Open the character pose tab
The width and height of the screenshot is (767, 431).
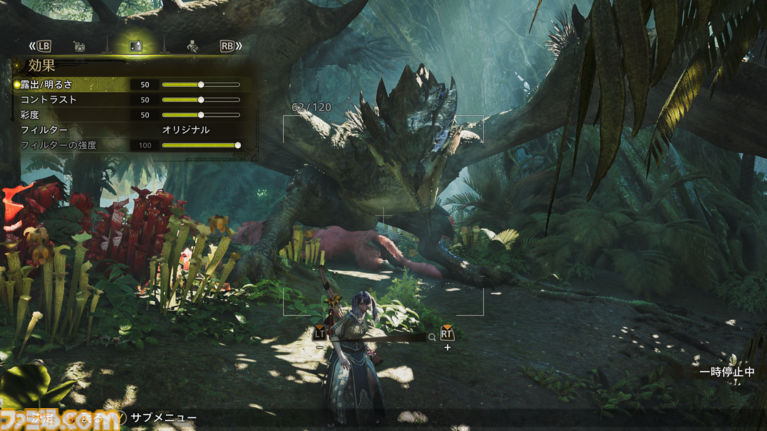click(x=191, y=46)
